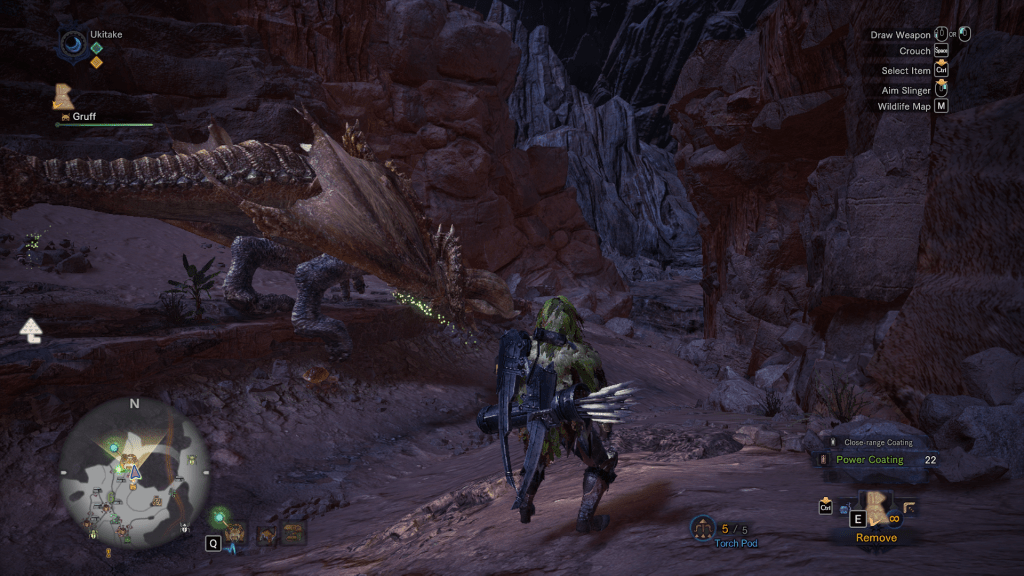
Task: Select the wooden sign icon beside the minimap
Action: coord(293,535)
